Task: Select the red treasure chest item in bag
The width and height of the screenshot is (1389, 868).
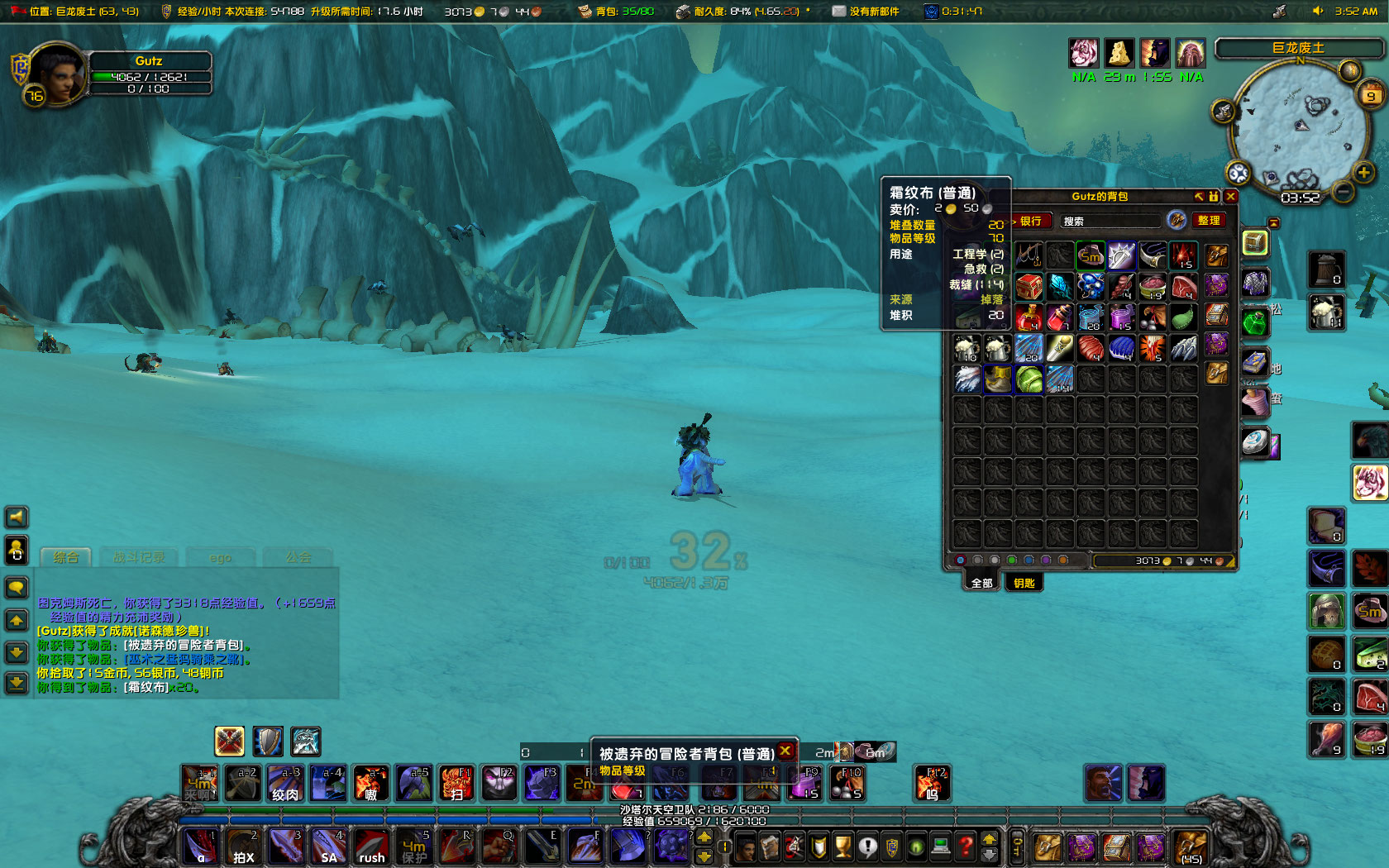Action: coord(1029,287)
